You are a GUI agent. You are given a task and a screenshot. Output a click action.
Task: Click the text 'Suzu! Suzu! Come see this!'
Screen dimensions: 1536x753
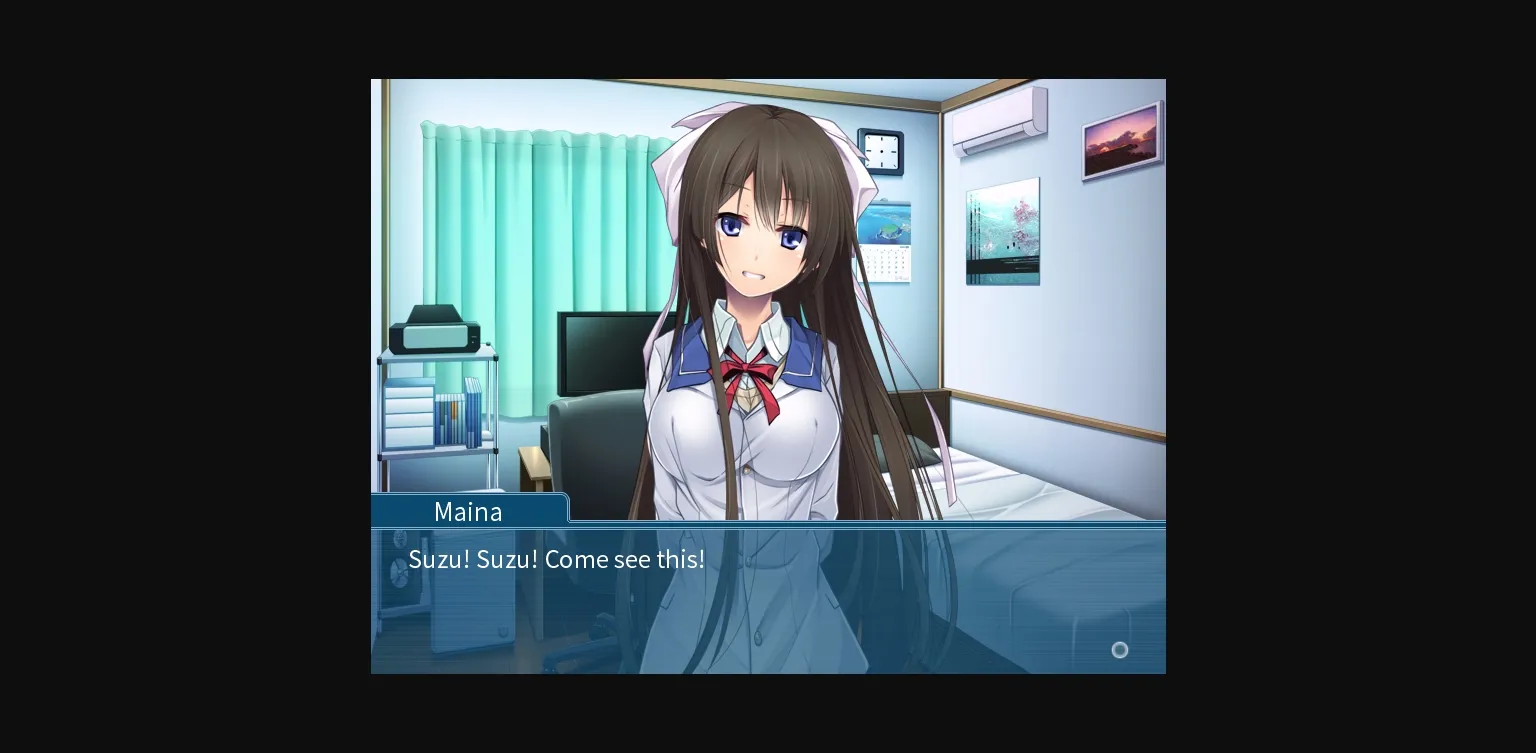557,559
